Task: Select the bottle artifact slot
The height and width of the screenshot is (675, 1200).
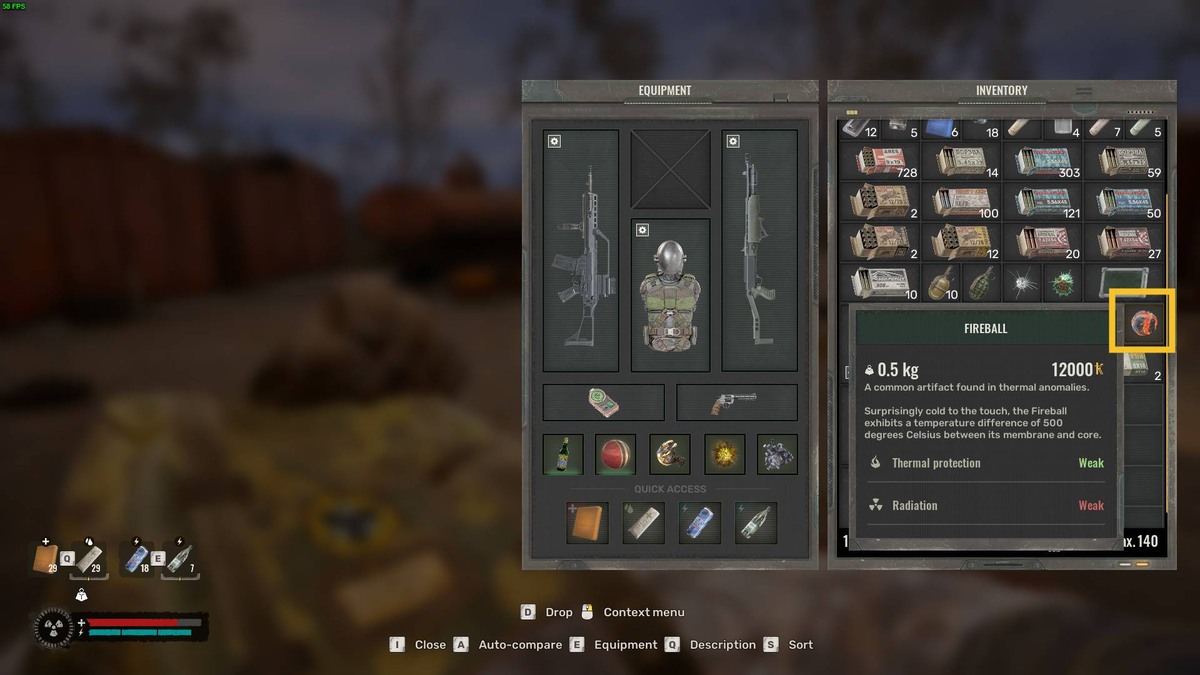Action: click(563, 454)
